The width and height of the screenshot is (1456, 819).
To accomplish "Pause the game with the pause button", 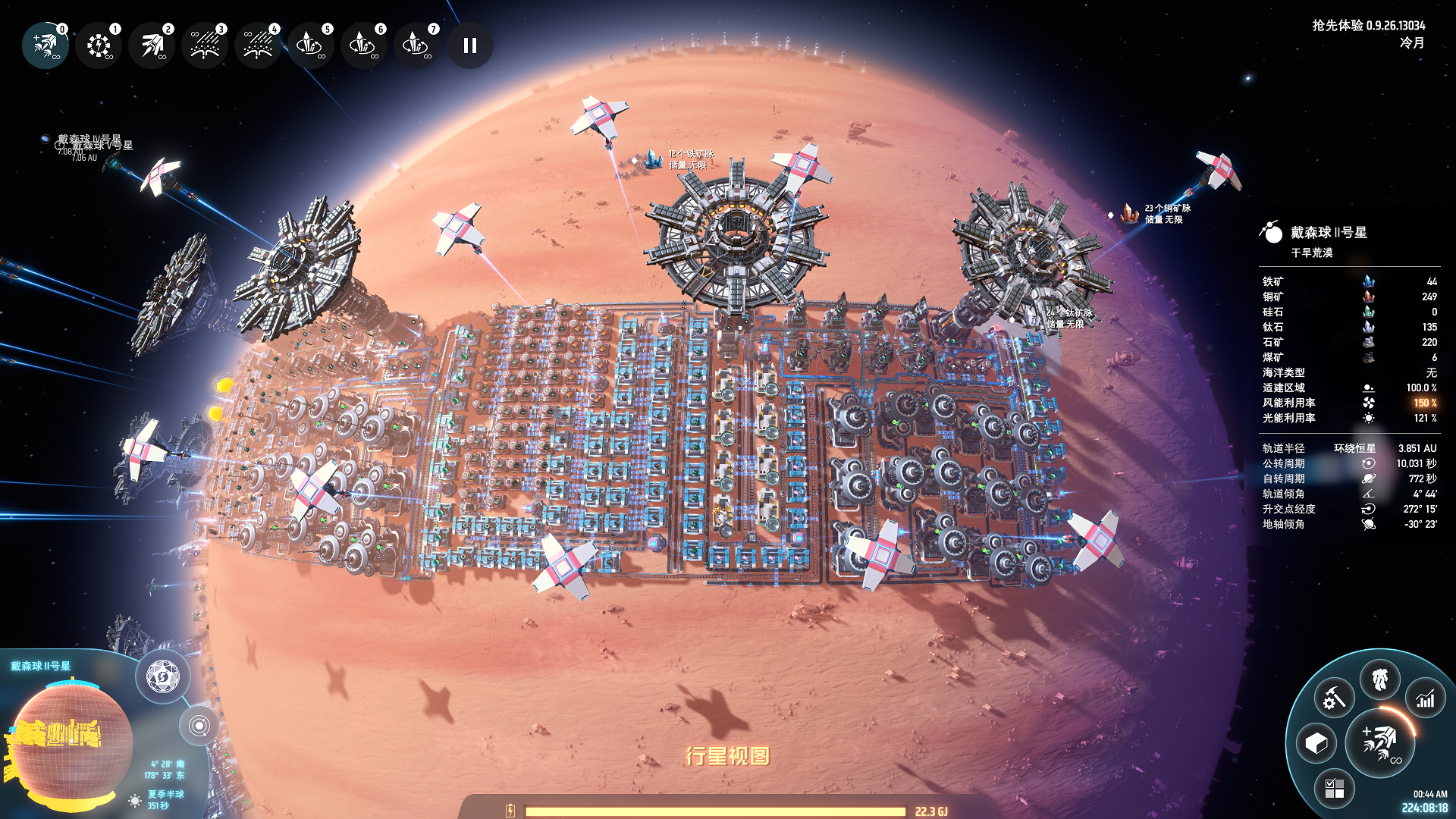I will pyautogui.click(x=470, y=45).
